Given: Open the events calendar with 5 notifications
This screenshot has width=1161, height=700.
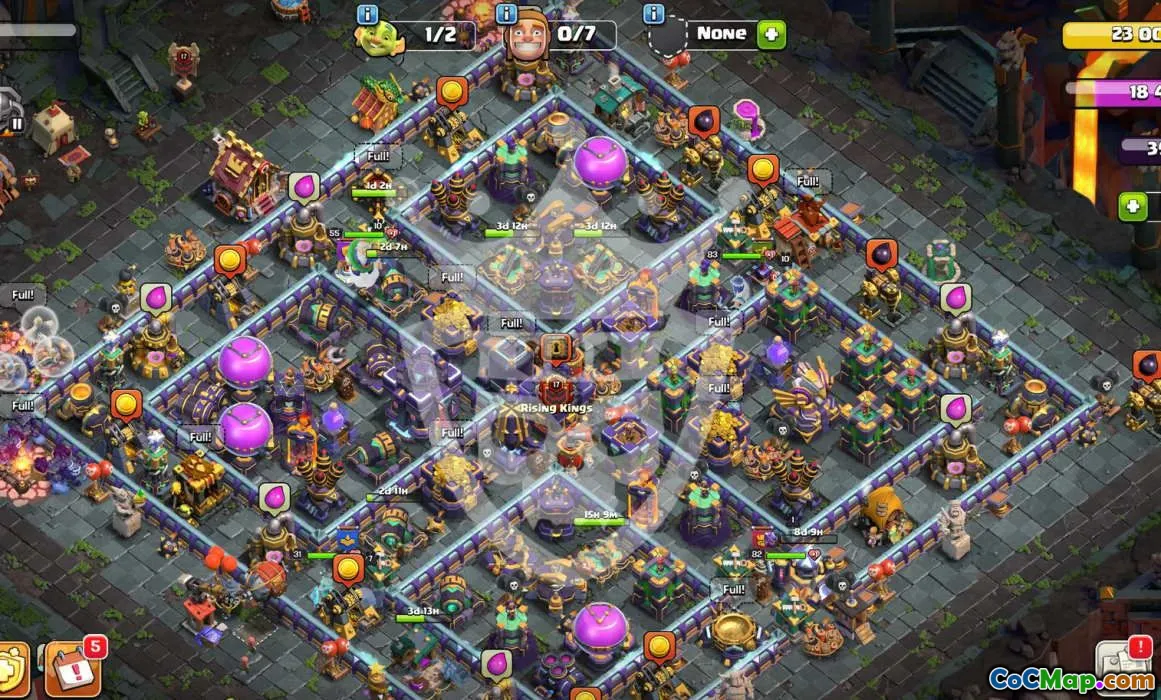Looking at the screenshot, I should tap(72, 668).
